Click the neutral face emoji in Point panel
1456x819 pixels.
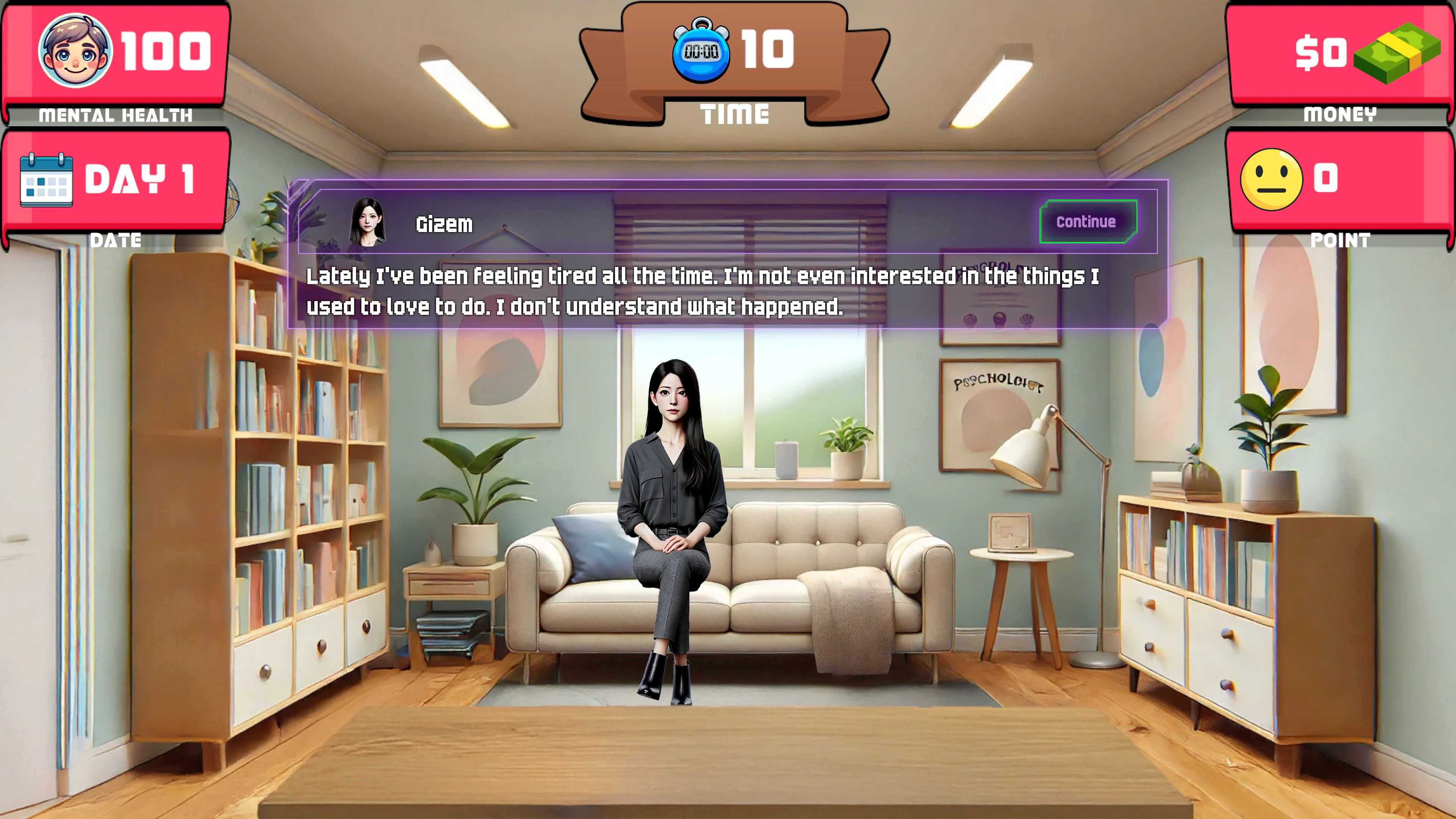[1272, 180]
